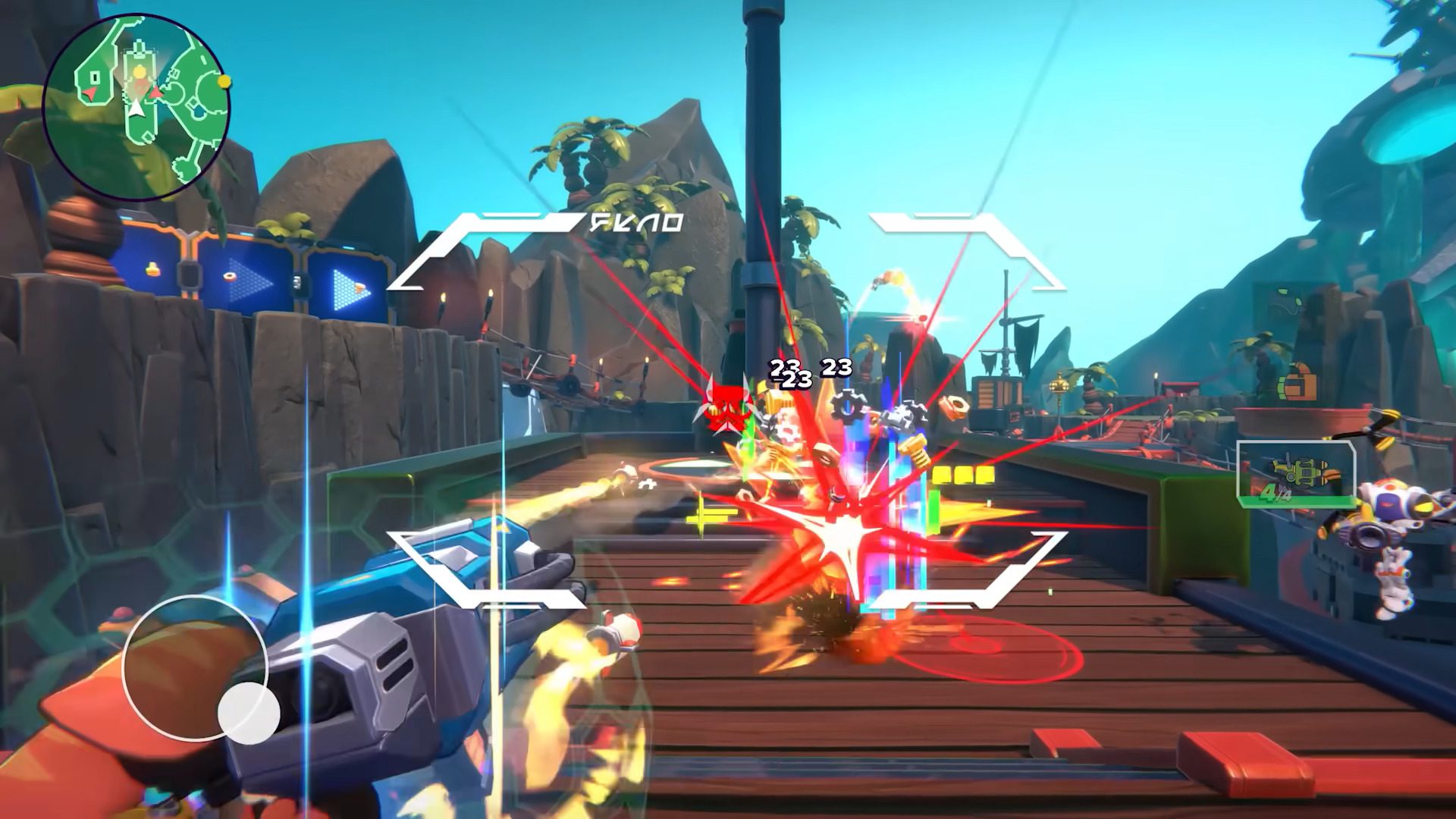Select the duck emblem on the leftmost blue billboard

pyautogui.click(x=152, y=271)
